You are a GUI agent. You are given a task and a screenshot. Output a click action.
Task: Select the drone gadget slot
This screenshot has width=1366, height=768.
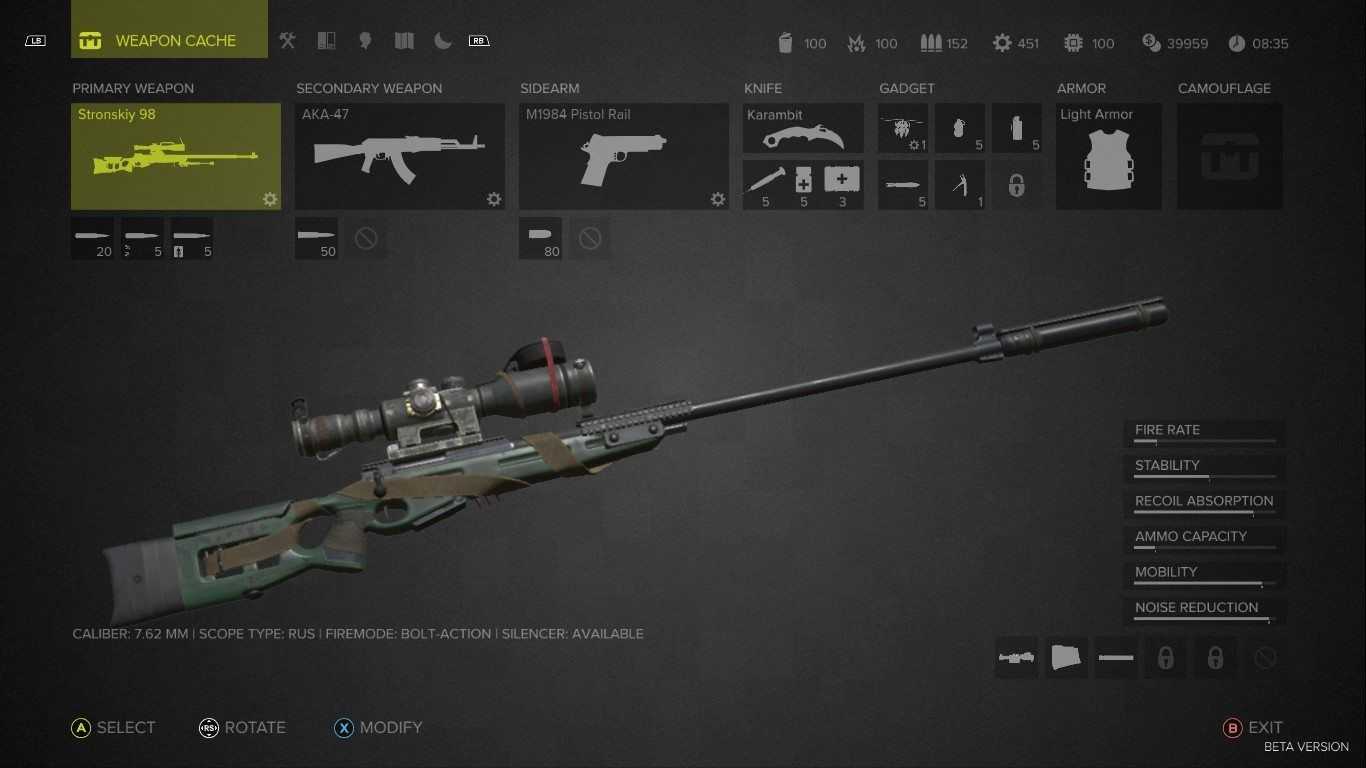pyautogui.click(x=902, y=129)
